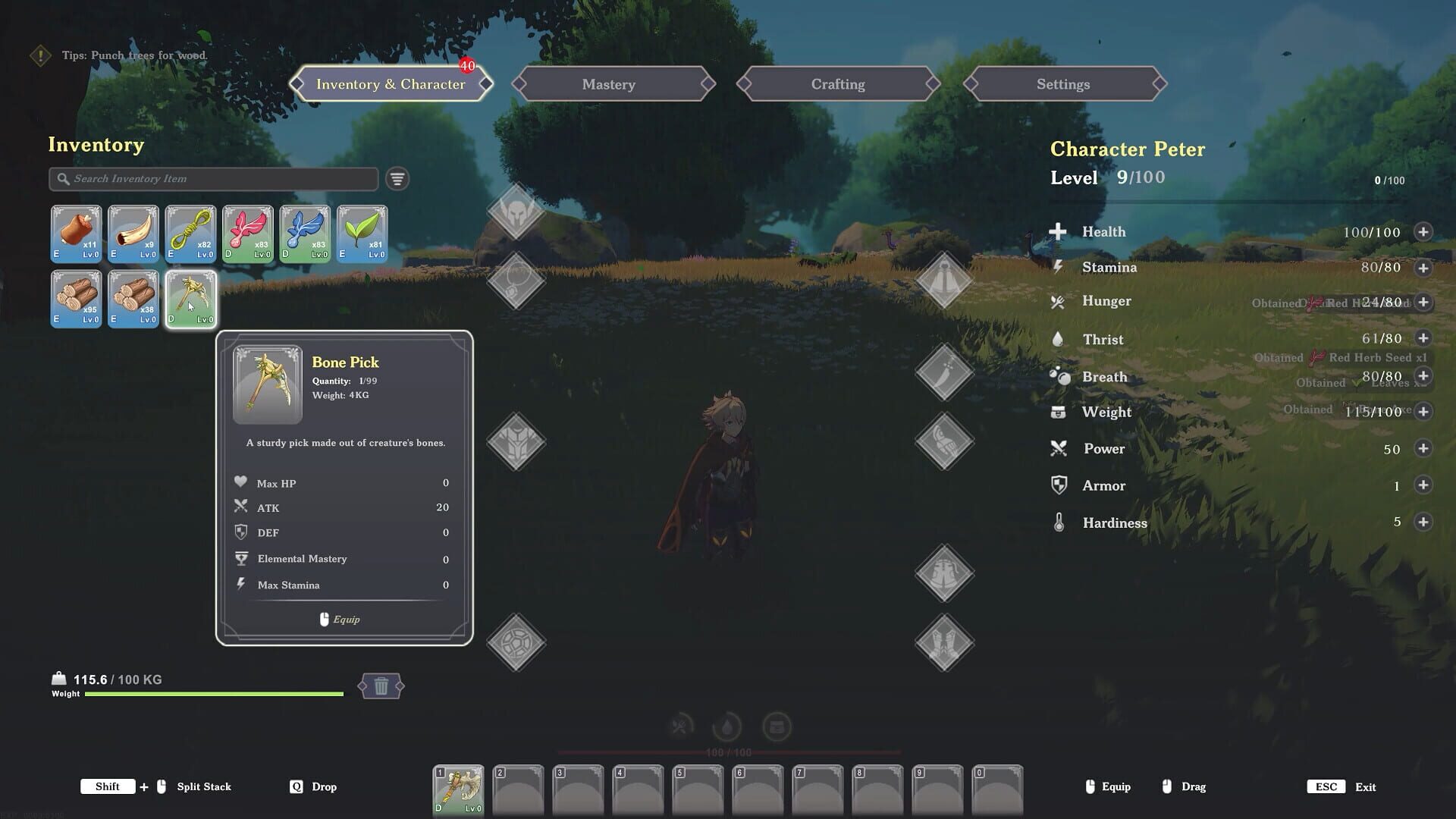Select the Bone Pick in hotbar slot 1
Screen dimensions: 1456x819
[x=458, y=789]
